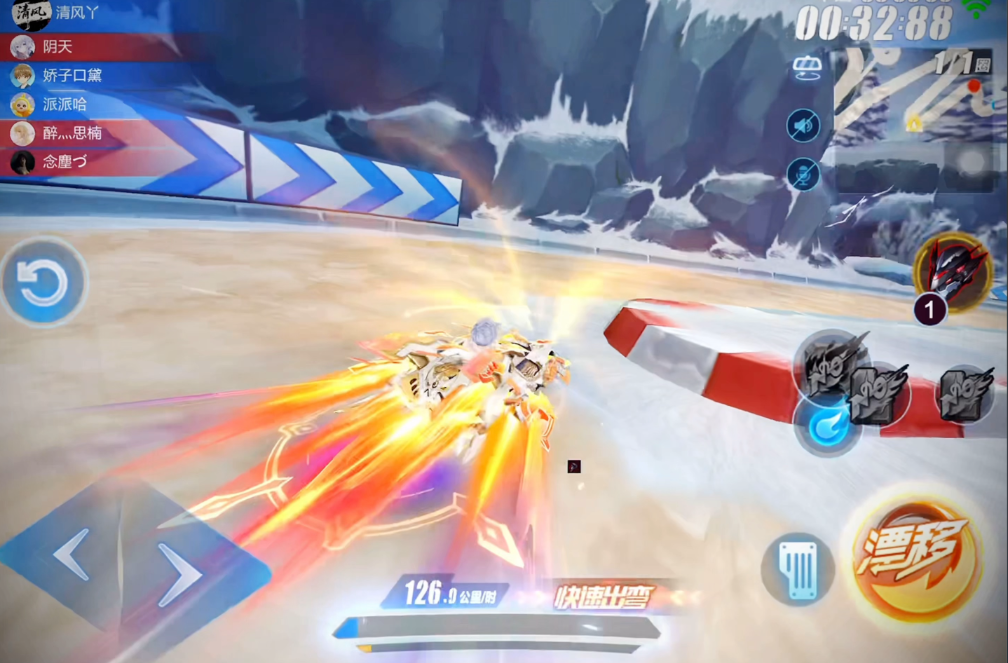The width and height of the screenshot is (1008, 663).
Task: Toggle the muted speaker icon
Action: pos(803,125)
